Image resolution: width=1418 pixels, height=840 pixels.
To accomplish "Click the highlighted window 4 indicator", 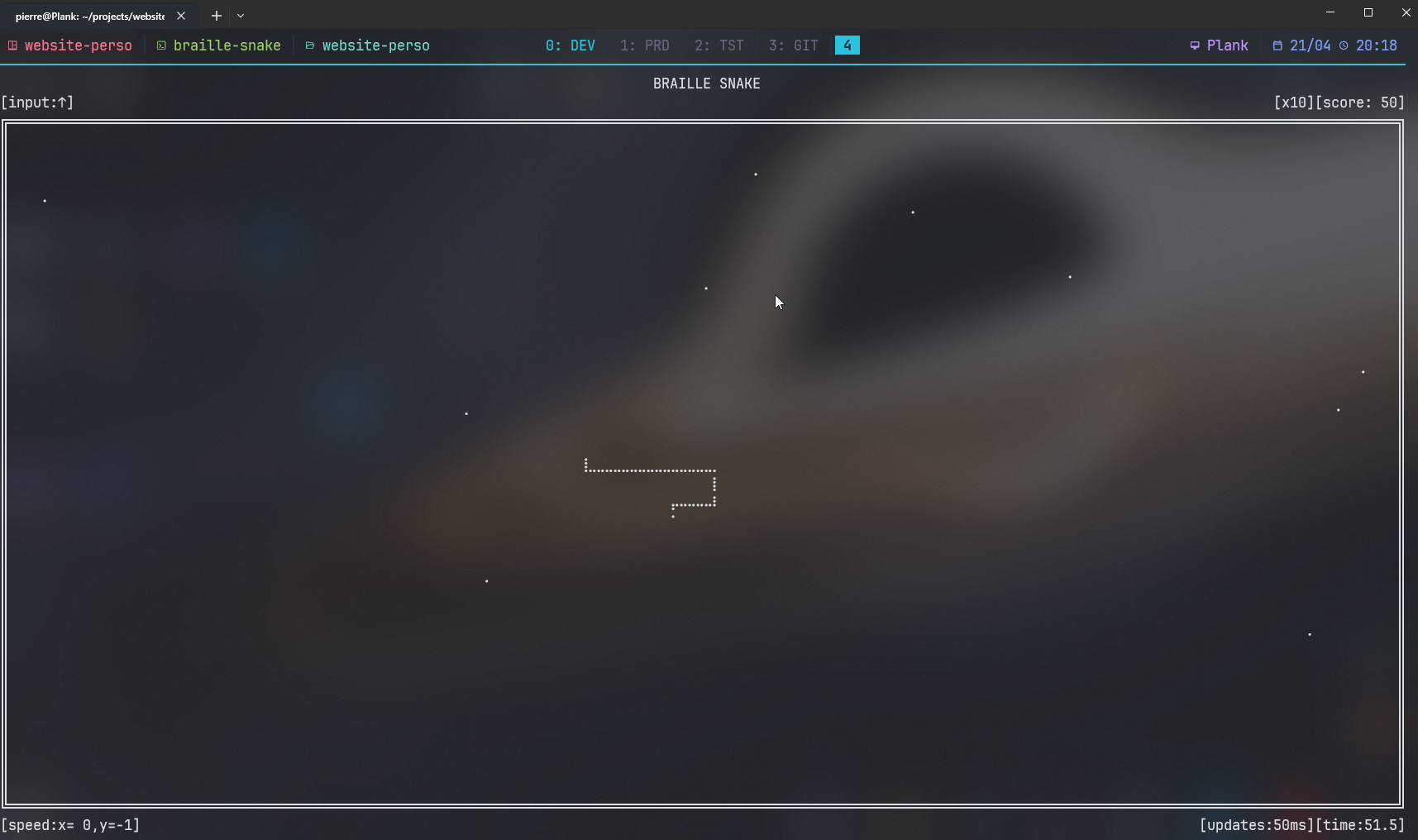I will pyautogui.click(x=847, y=45).
